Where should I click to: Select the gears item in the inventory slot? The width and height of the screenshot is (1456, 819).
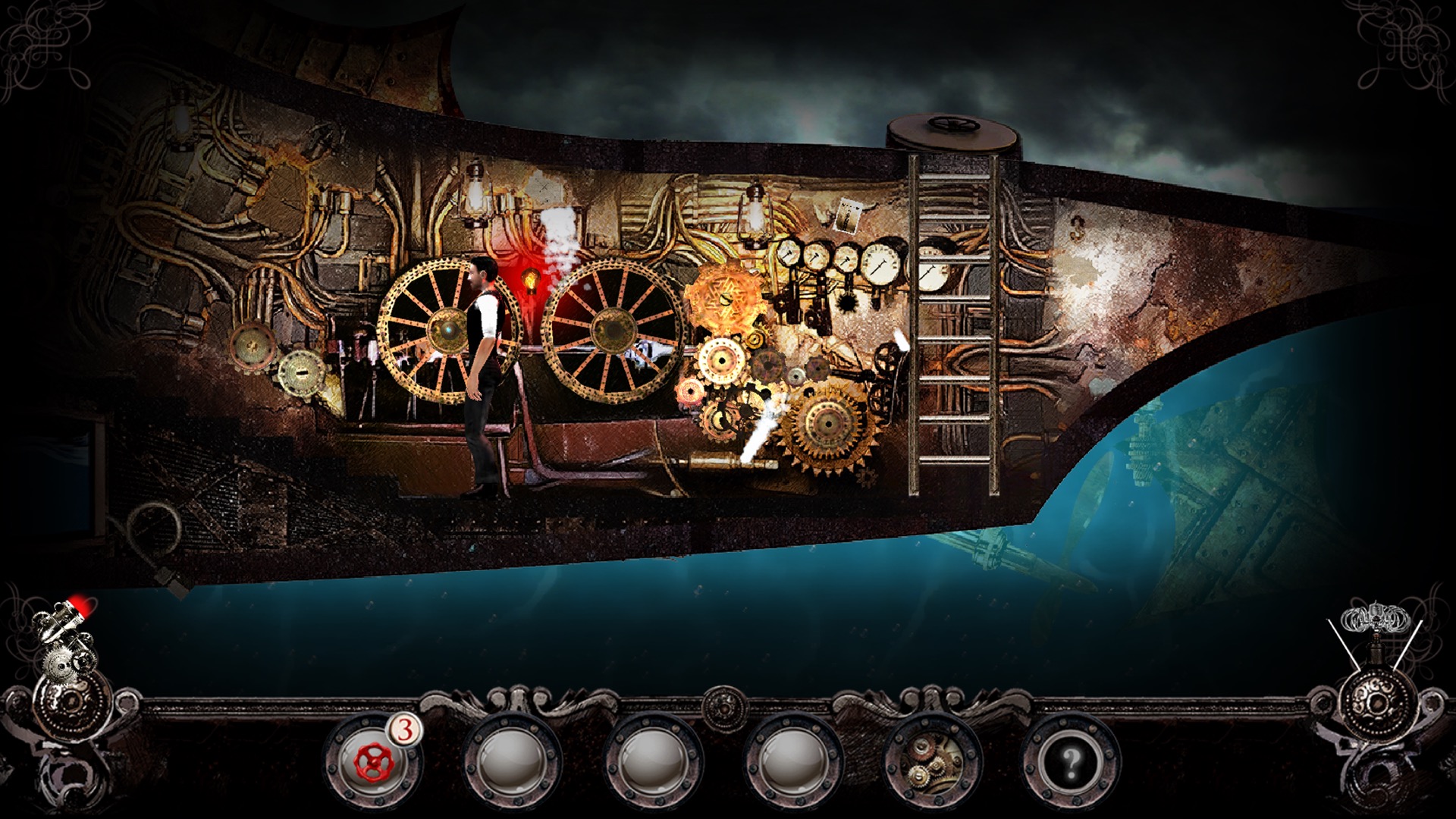pyautogui.click(x=931, y=762)
